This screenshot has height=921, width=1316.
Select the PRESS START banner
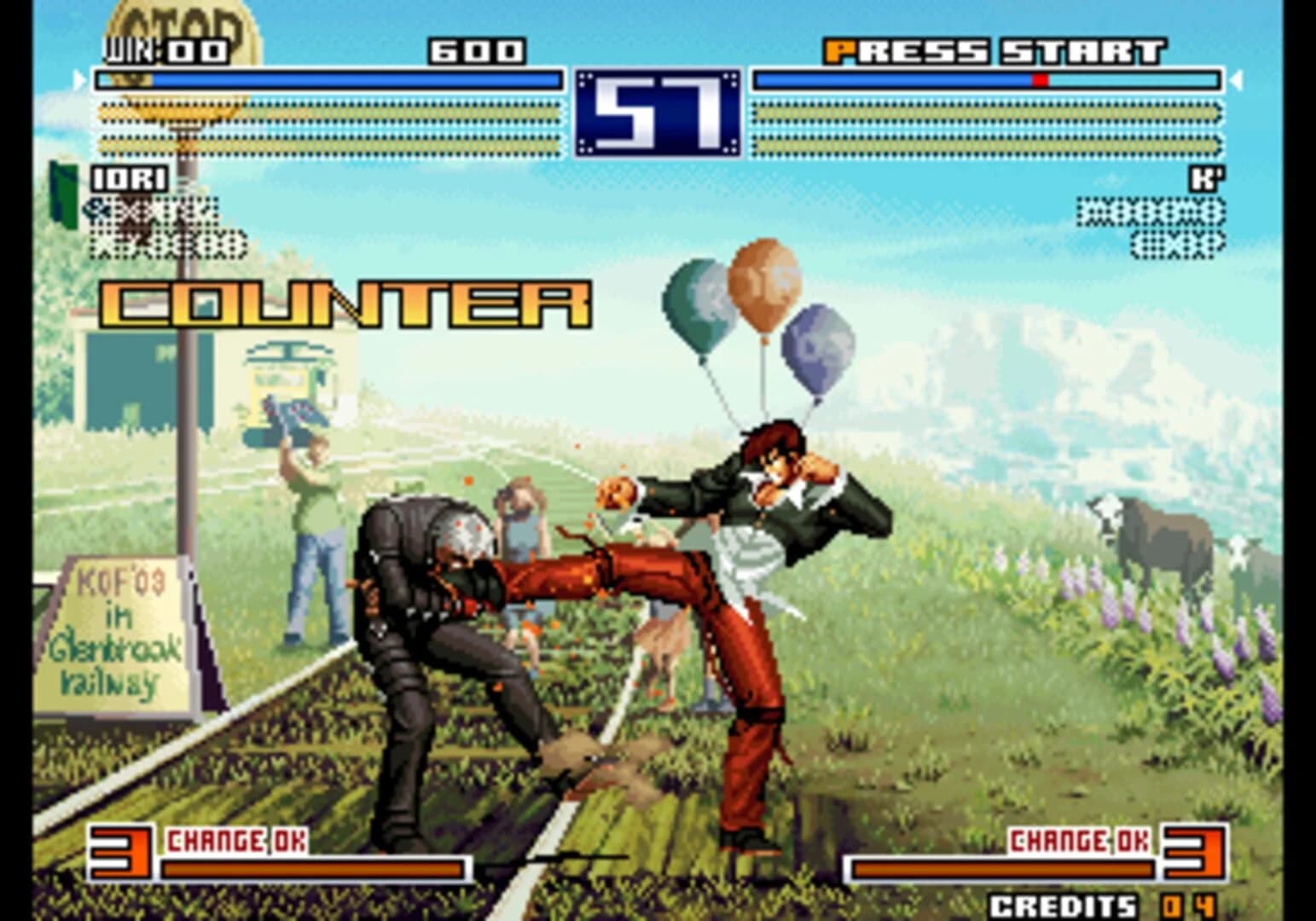point(994,49)
